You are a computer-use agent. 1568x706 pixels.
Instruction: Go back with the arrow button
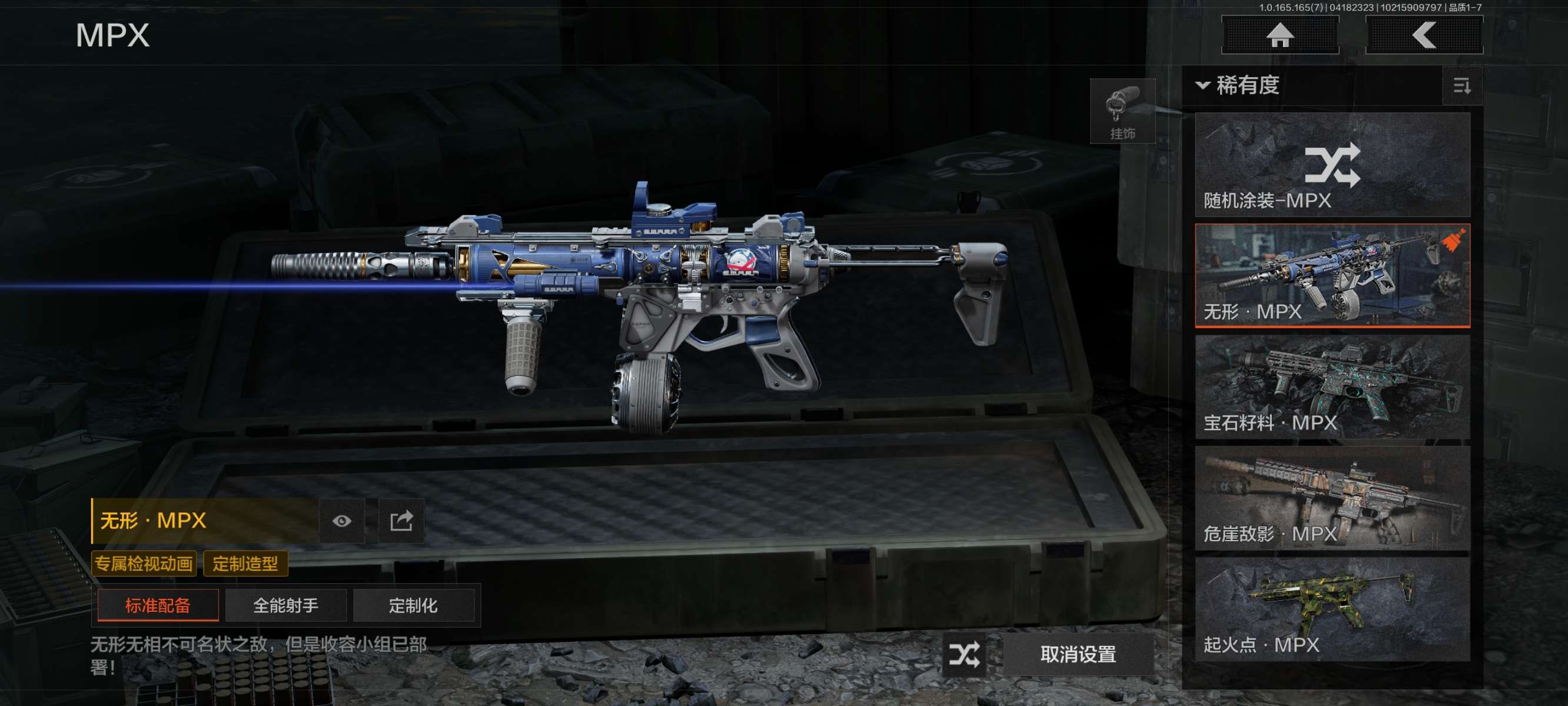[1424, 35]
